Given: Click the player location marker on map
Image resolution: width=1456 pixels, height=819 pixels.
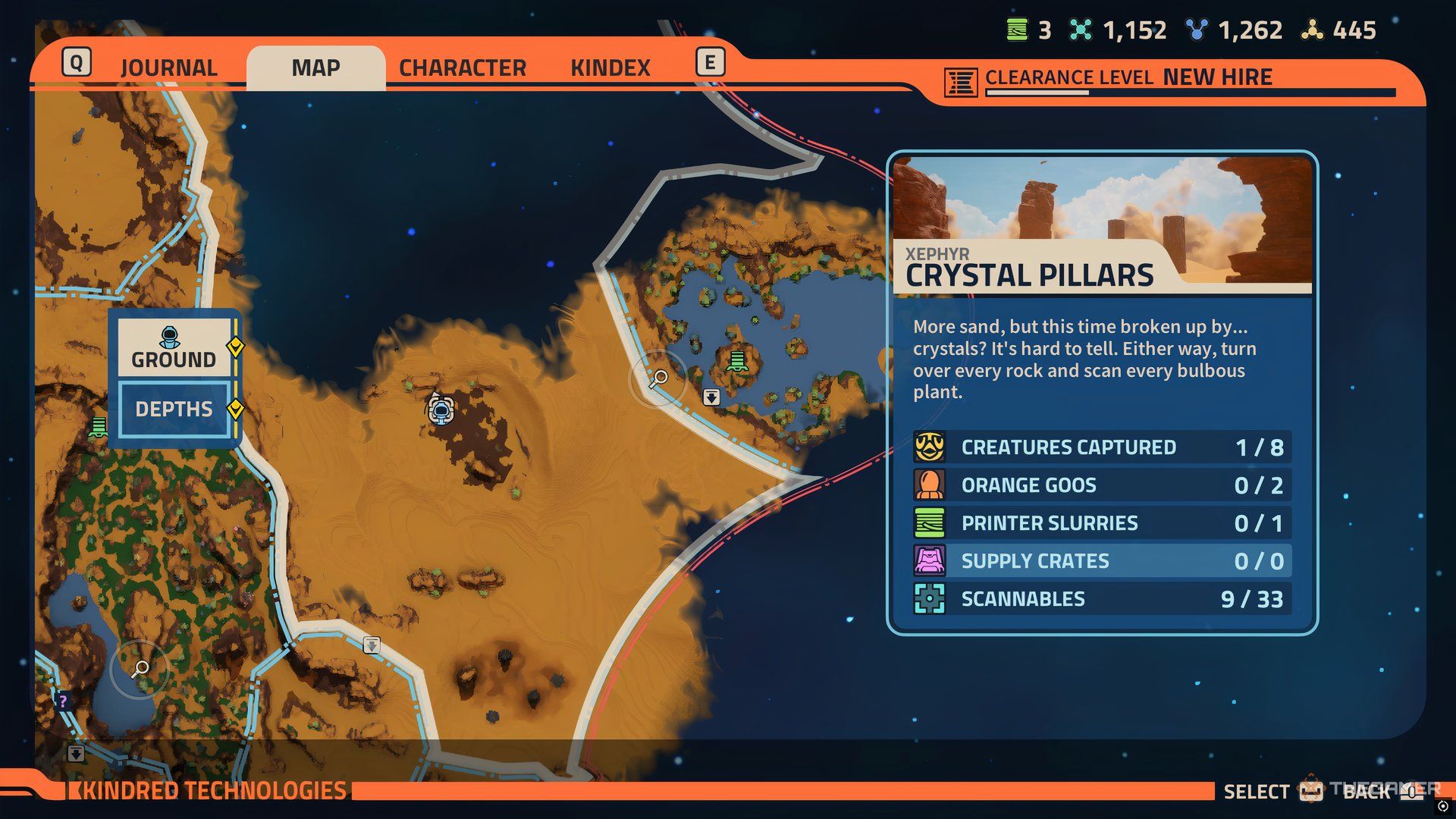Looking at the screenshot, I should coord(441,410).
